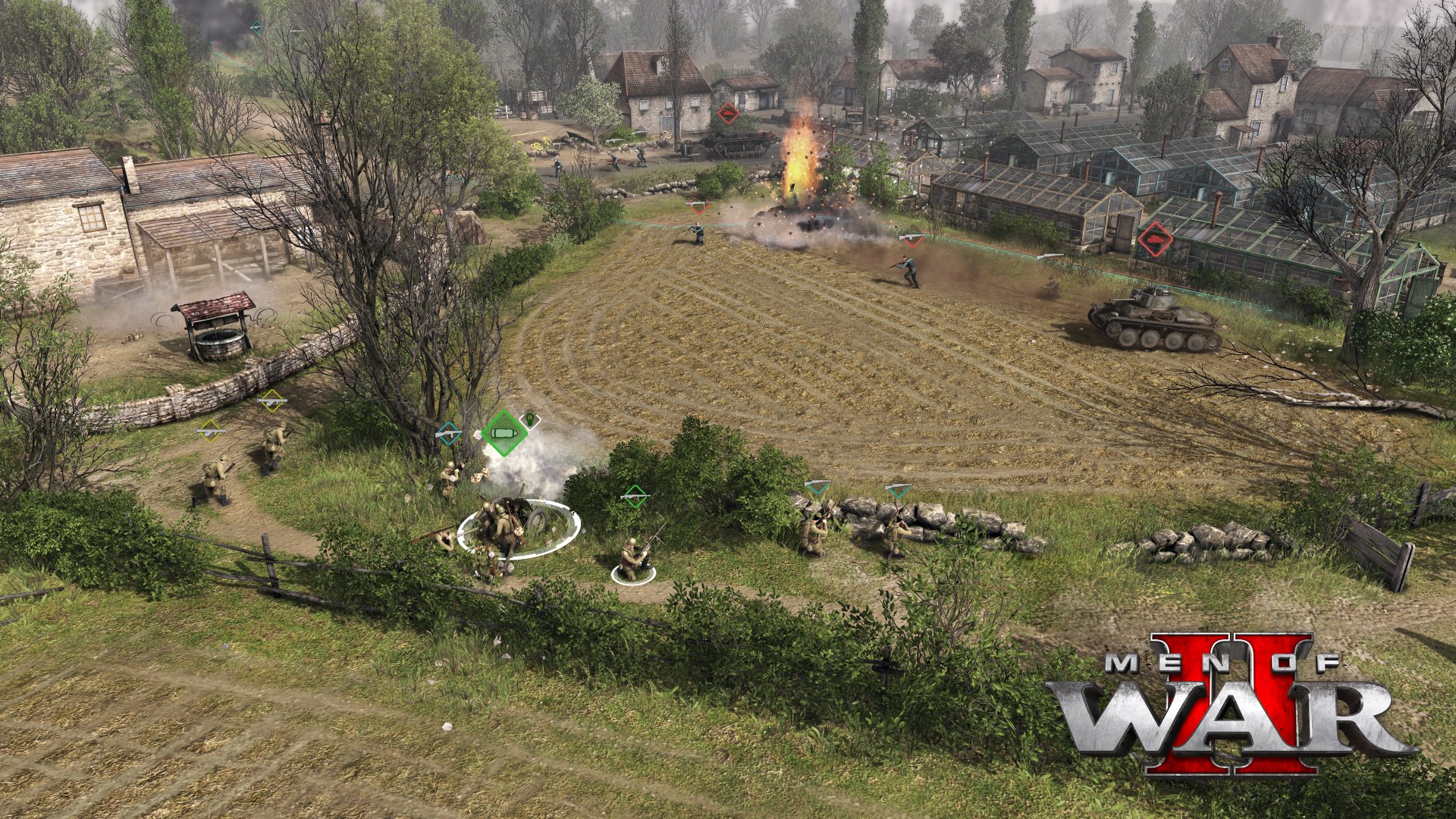
Task: Toggle selection of the circled anti-tank gun crew
Action: coord(504,531)
